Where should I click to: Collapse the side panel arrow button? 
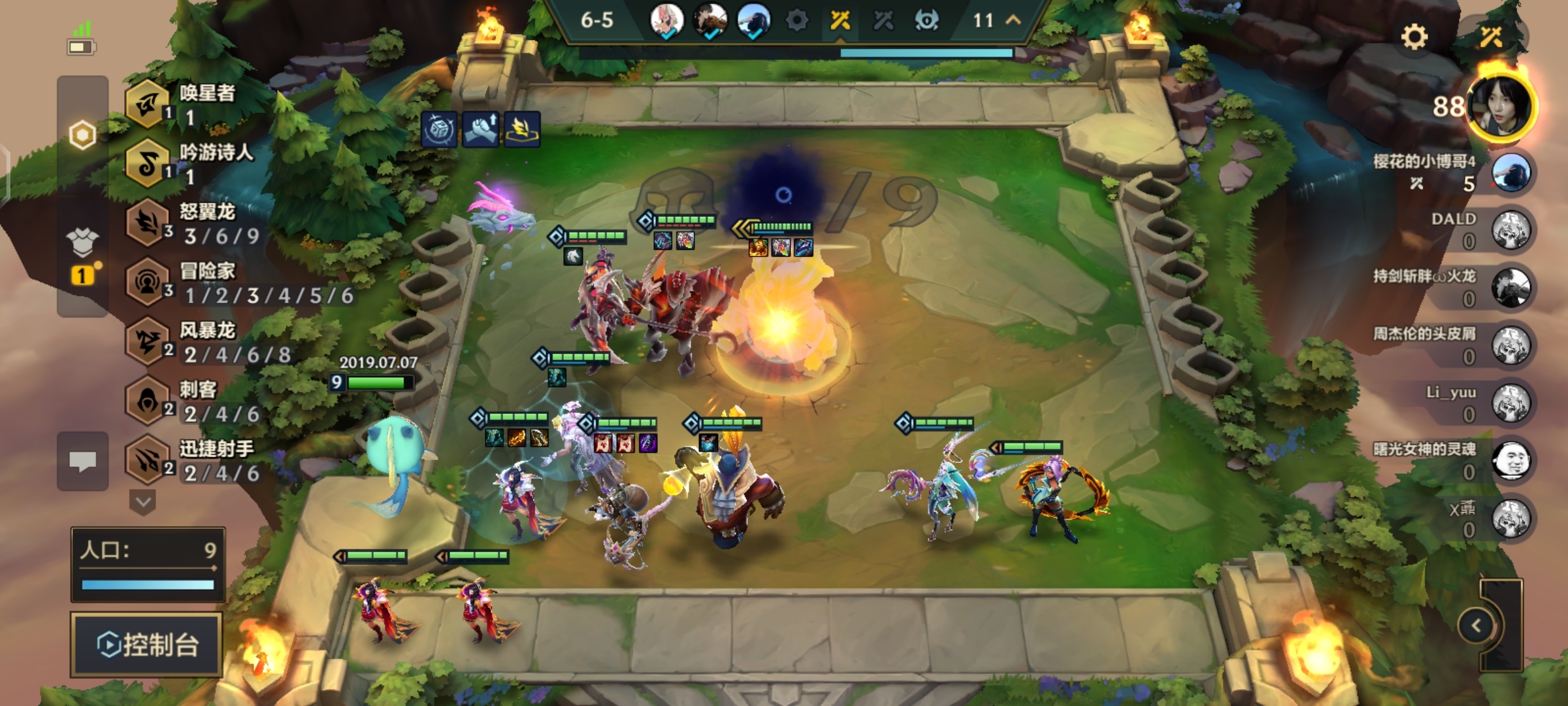click(1477, 626)
